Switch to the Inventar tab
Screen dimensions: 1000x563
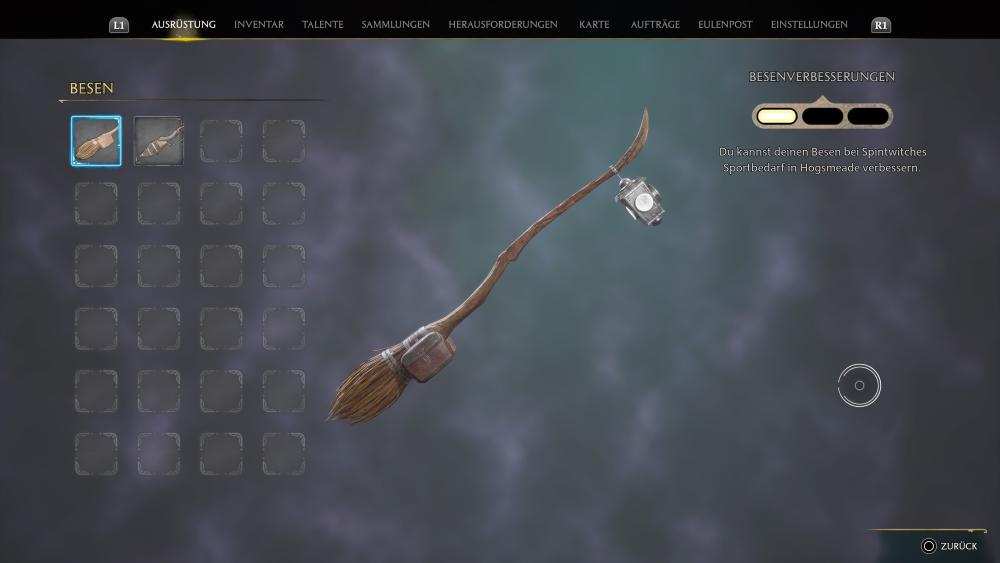tap(259, 24)
